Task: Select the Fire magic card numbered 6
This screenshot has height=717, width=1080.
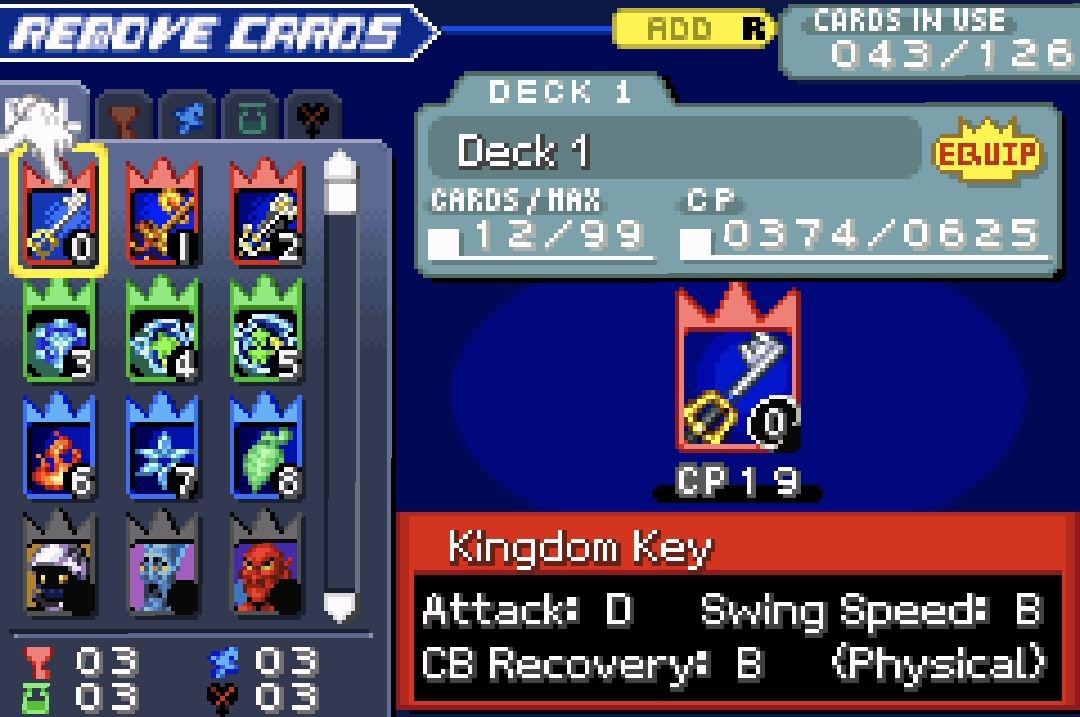Action: [x=58, y=448]
